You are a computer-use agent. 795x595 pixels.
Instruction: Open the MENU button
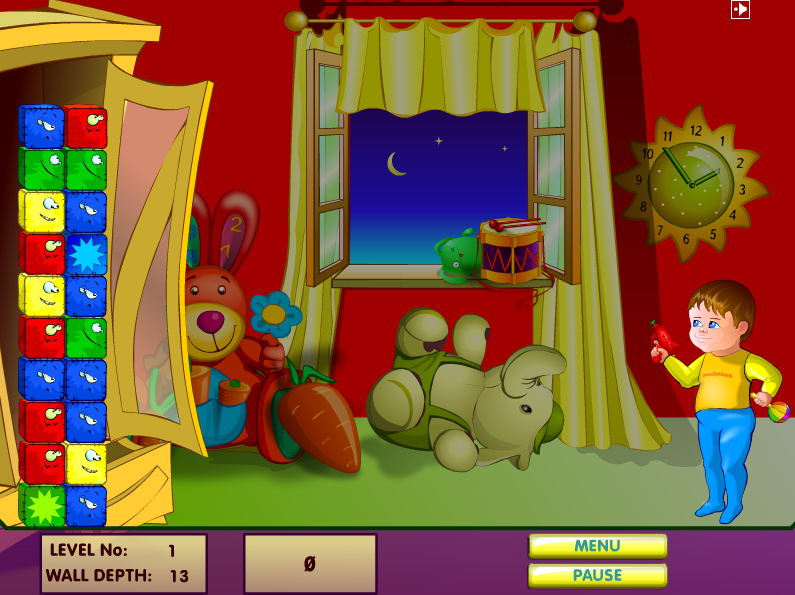tap(597, 546)
